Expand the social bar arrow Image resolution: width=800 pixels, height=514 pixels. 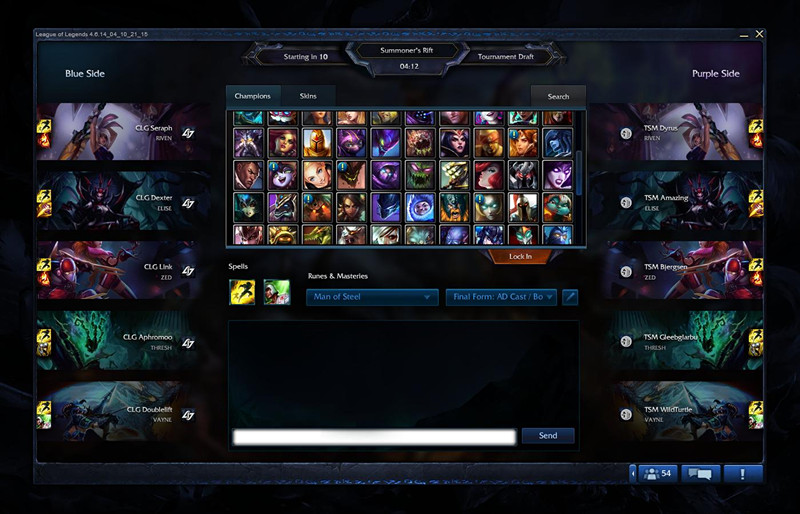pyautogui.click(x=631, y=473)
